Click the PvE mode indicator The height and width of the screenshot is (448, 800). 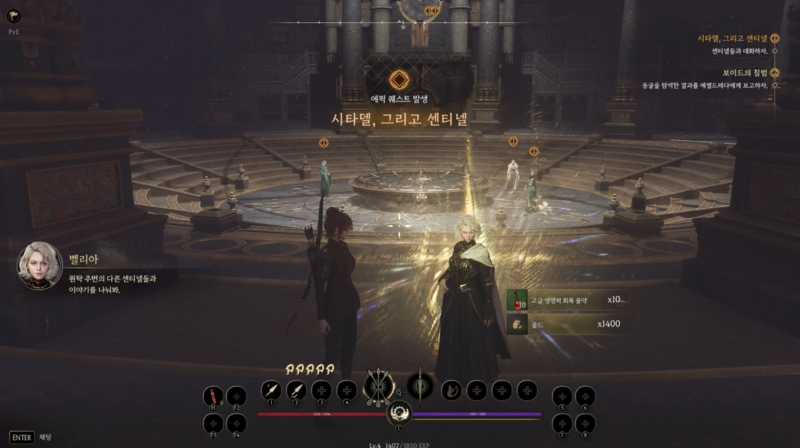tap(14, 32)
